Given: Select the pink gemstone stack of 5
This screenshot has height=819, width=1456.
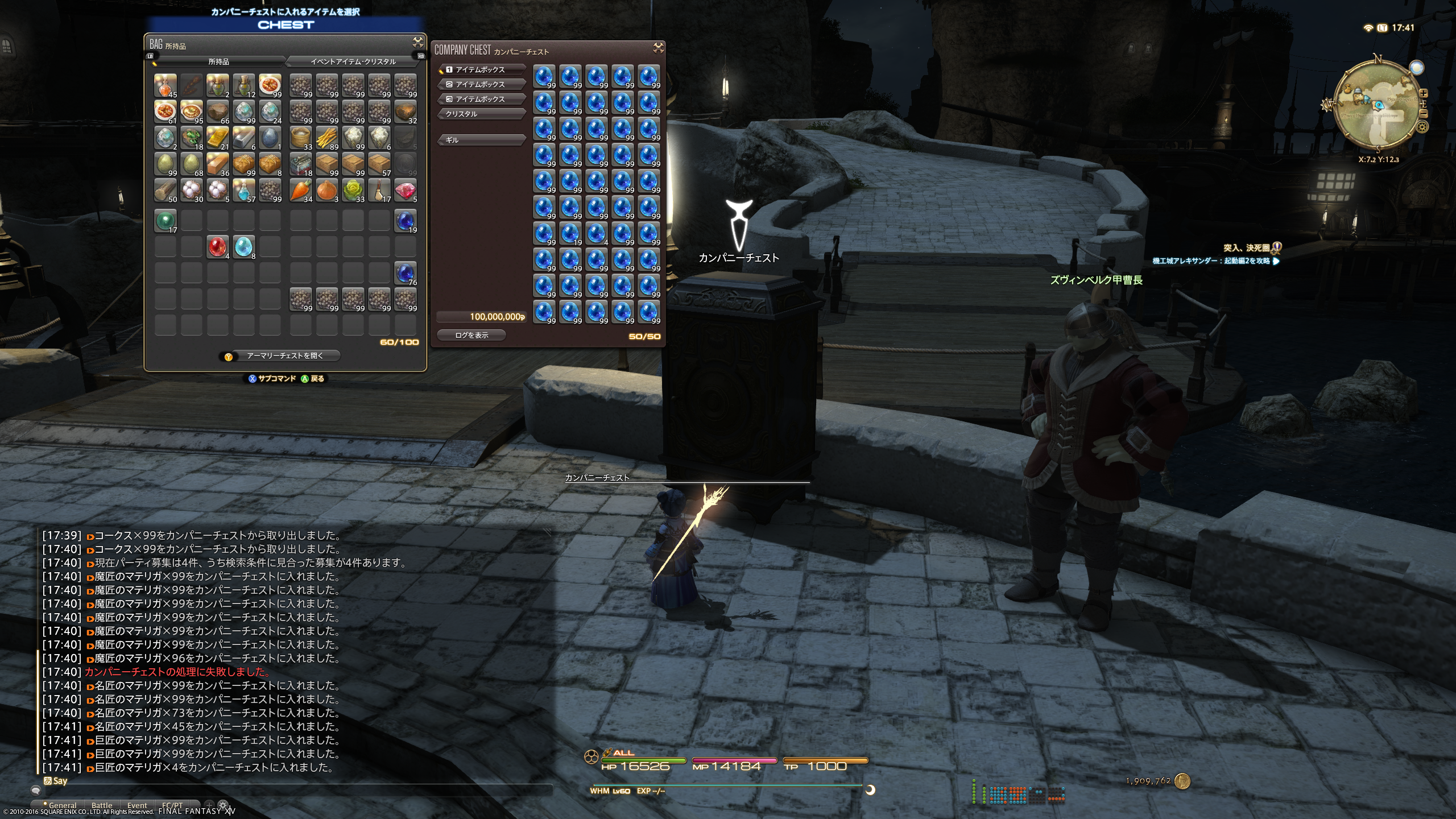Looking at the screenshot, I should click(x=405, y=191).
